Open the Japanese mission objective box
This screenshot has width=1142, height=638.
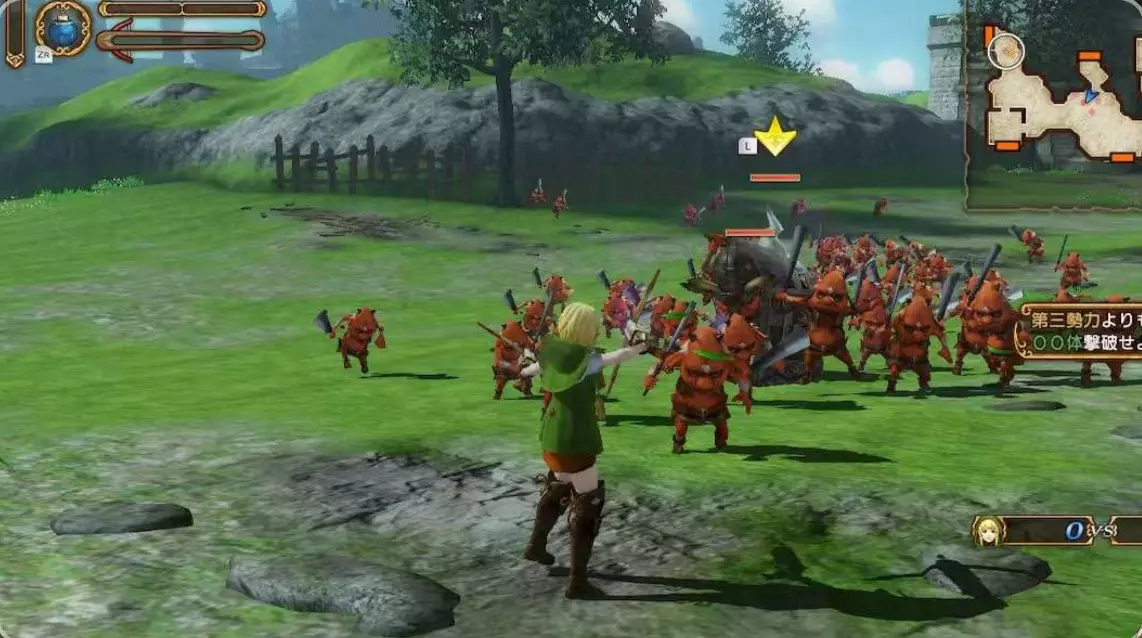(1079, 331)
